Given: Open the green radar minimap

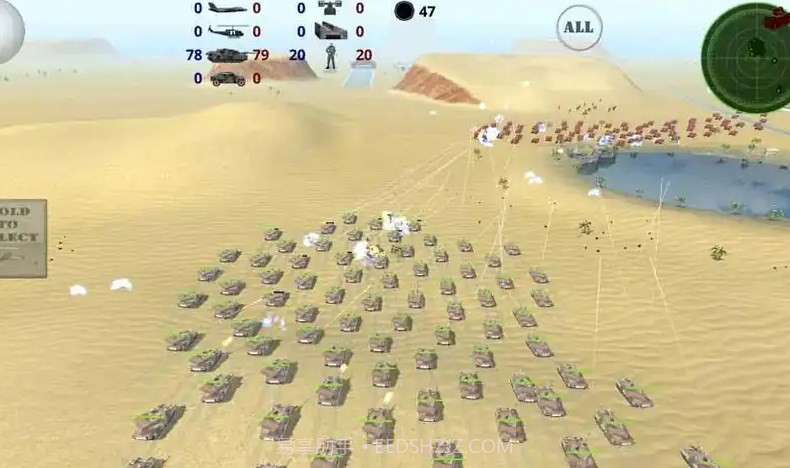Looking at the screenshot, I should point(745,45).
